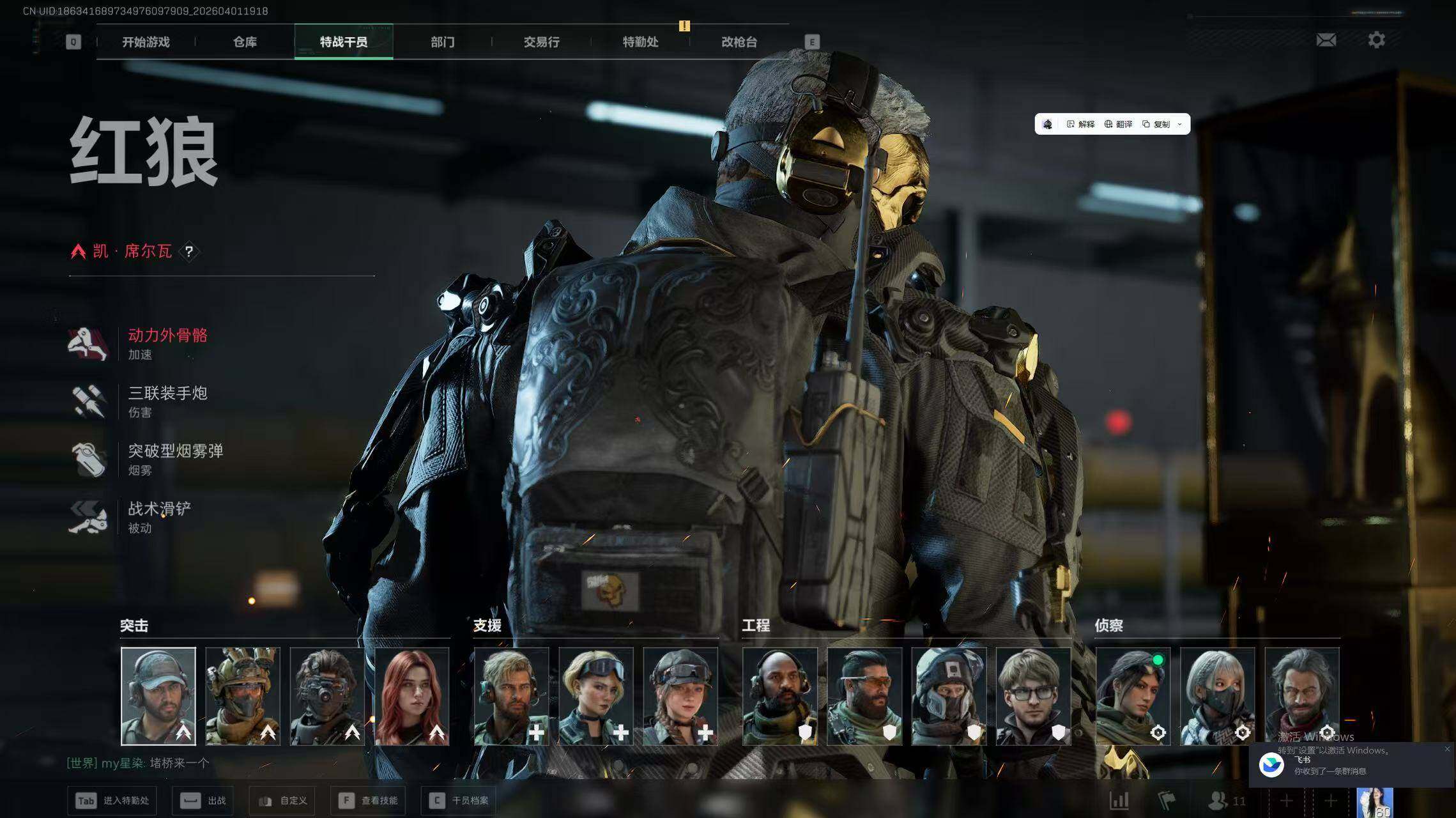Select the 动力外骨骼 skill
Image resolution: width=1456 pixels, height=818 pixels.
(167, 336)
